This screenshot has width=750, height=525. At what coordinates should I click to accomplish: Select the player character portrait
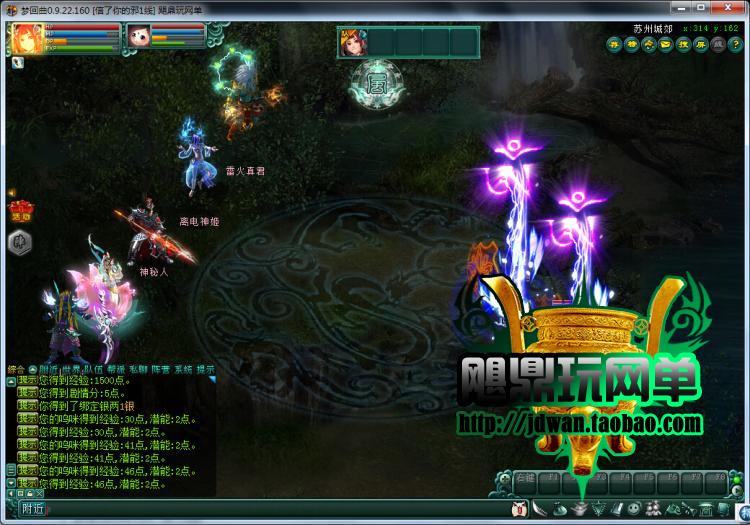pos(23,38)
